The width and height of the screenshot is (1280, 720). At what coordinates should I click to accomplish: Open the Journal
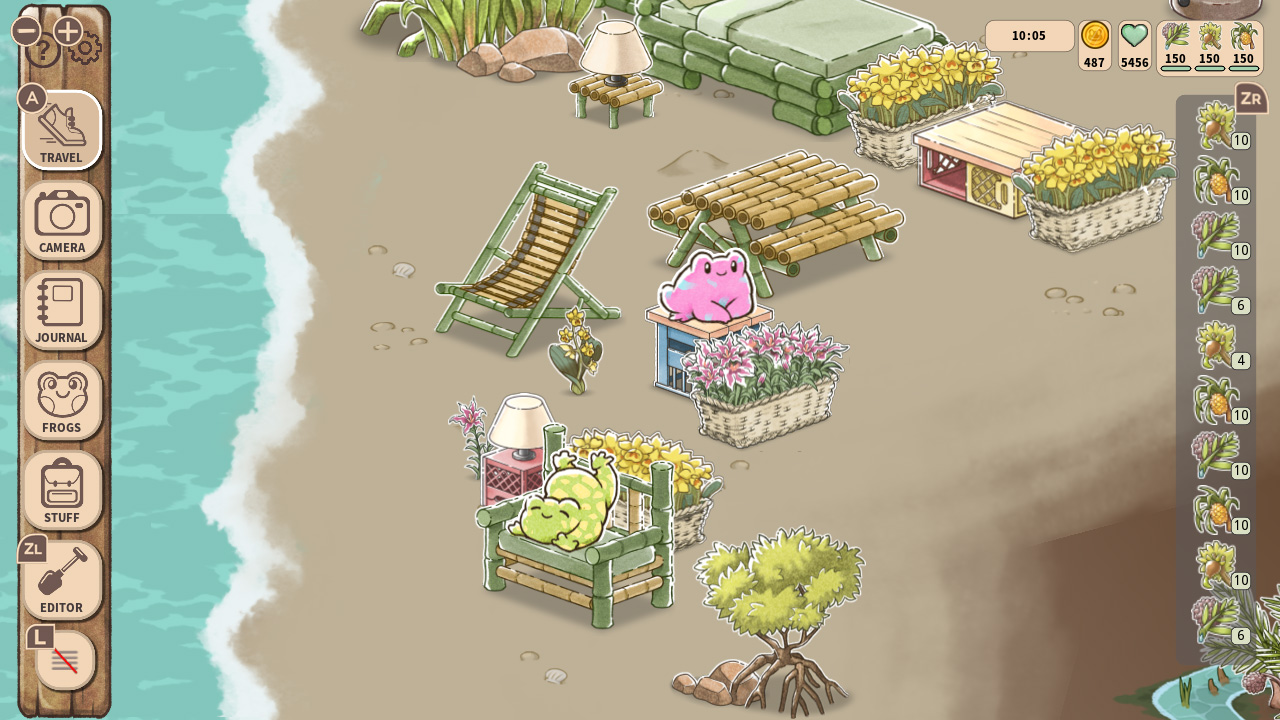pyautogui.click(x=62, y=310)
